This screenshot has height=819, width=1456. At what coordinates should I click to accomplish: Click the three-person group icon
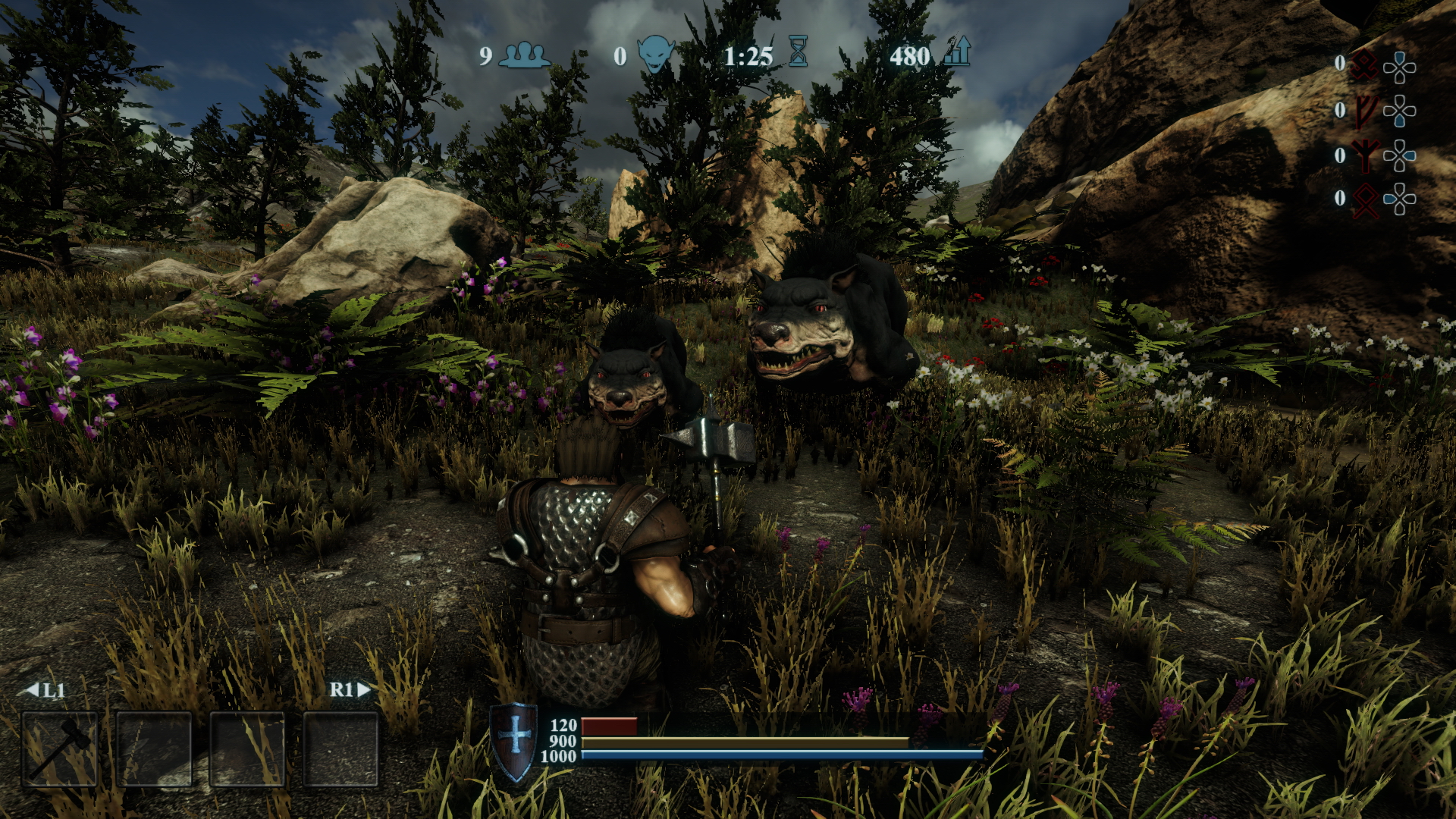coord(525,55)
